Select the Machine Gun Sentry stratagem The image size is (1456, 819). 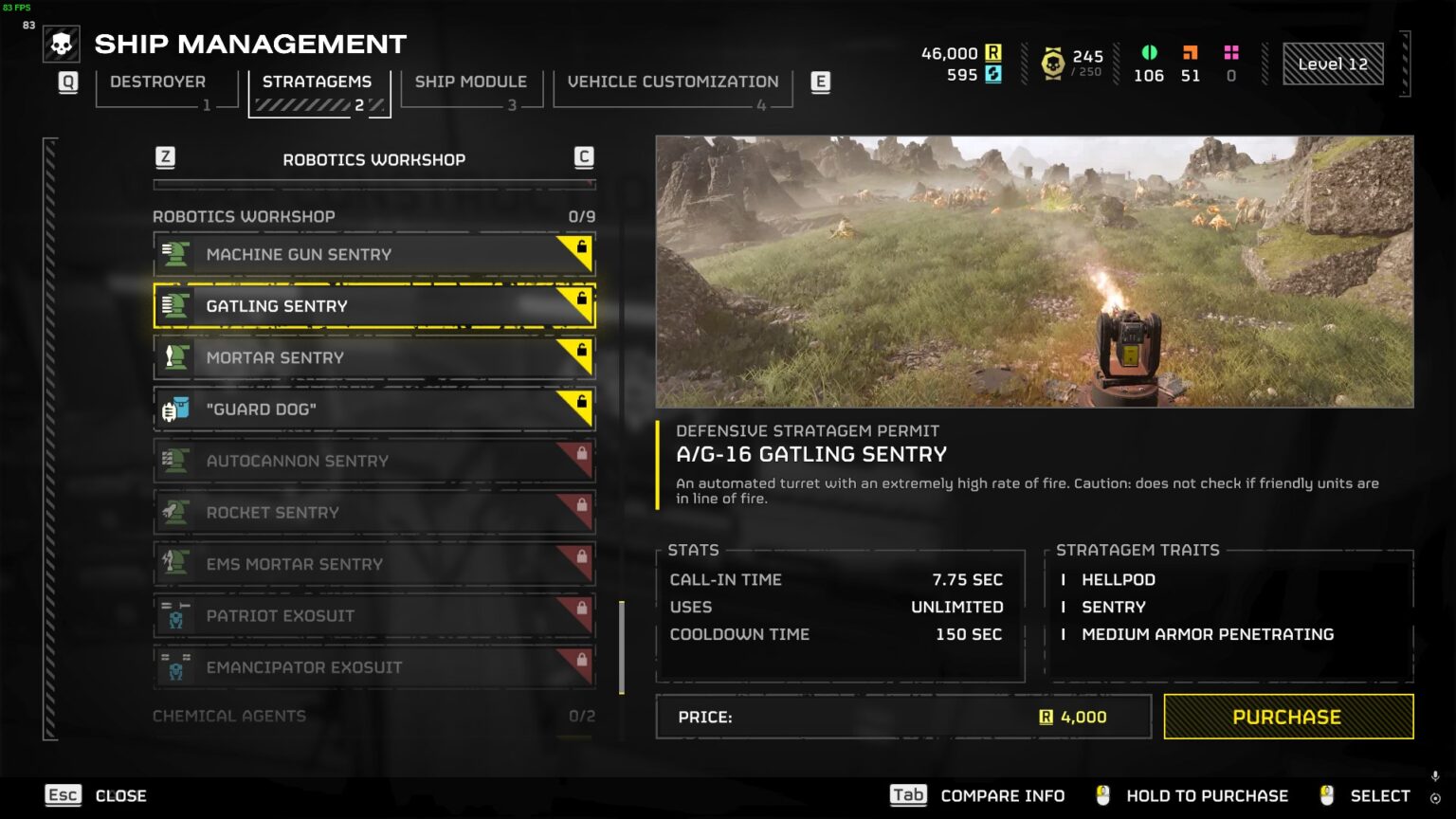tap(373, 254)
